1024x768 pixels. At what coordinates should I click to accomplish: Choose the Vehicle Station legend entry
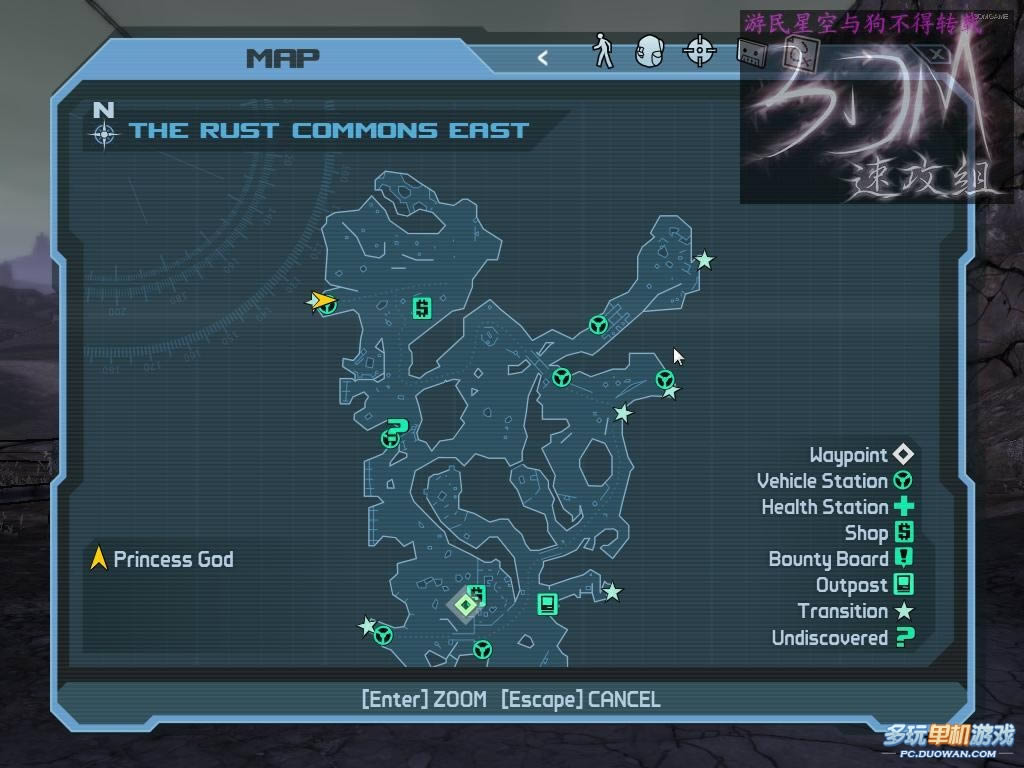point(834,481)
